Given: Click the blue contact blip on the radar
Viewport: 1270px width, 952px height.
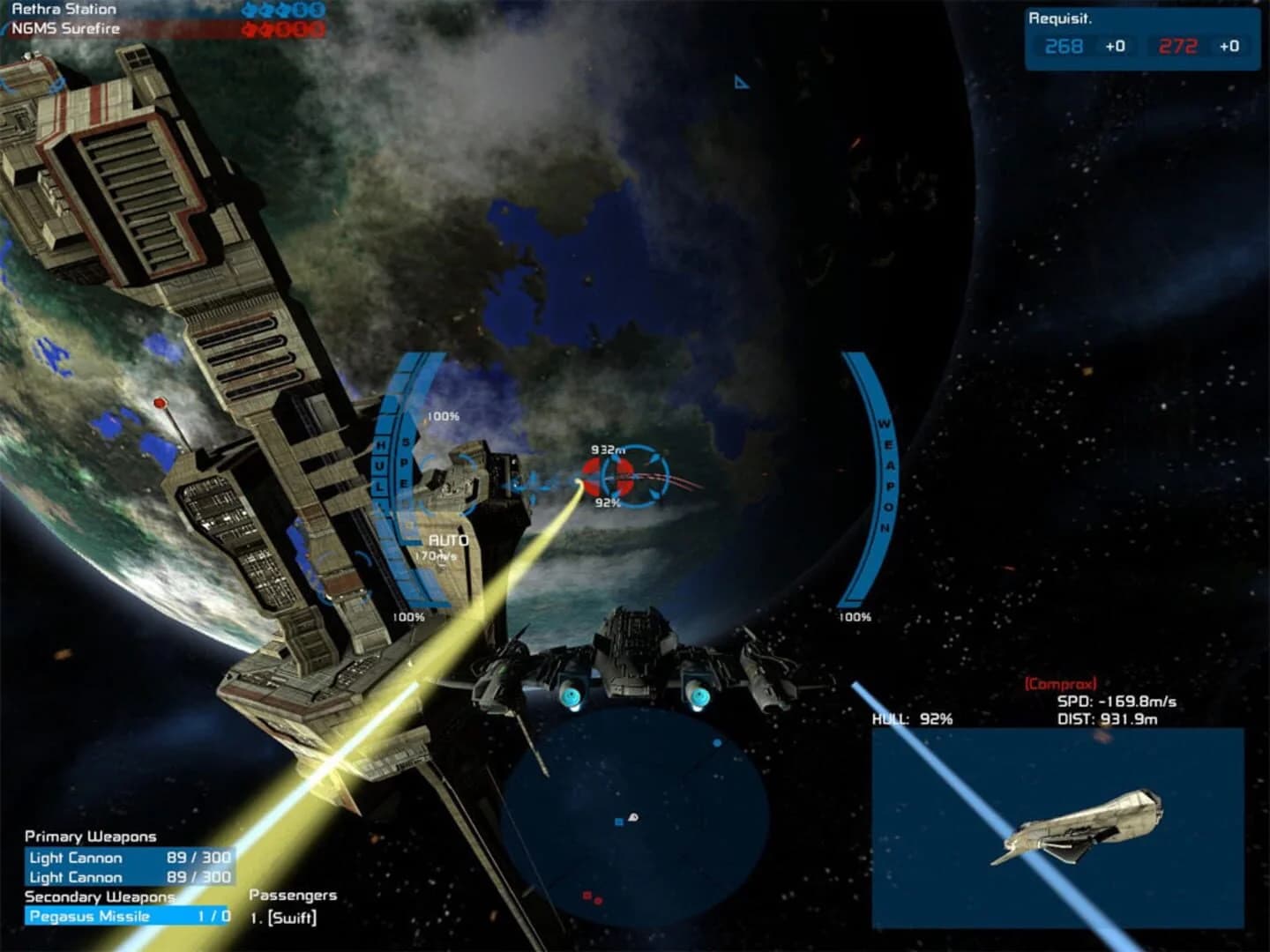Looking at the screenshot, I should click(716, 742).
